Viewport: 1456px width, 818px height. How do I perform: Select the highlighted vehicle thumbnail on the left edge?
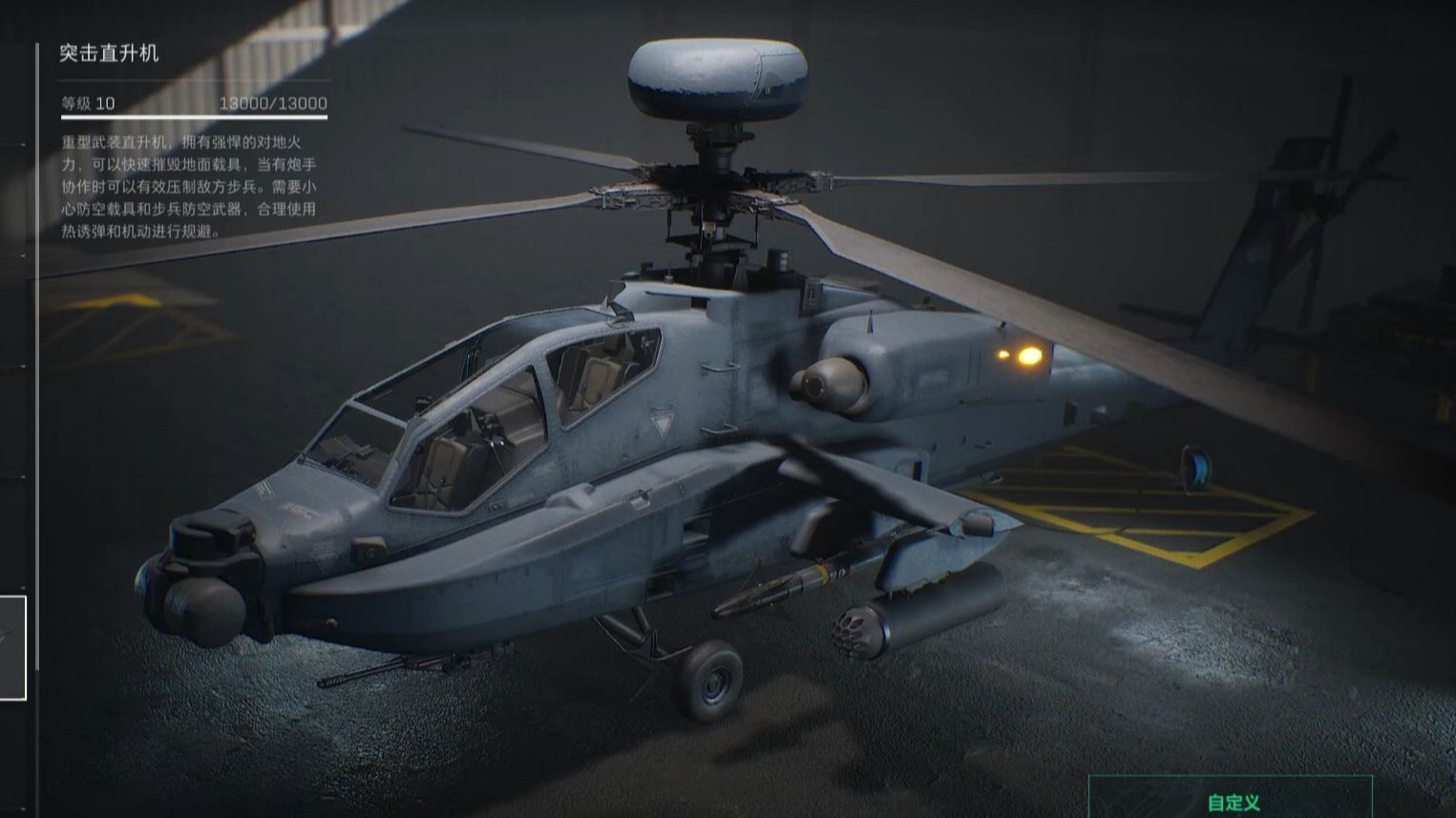point(11,647)
